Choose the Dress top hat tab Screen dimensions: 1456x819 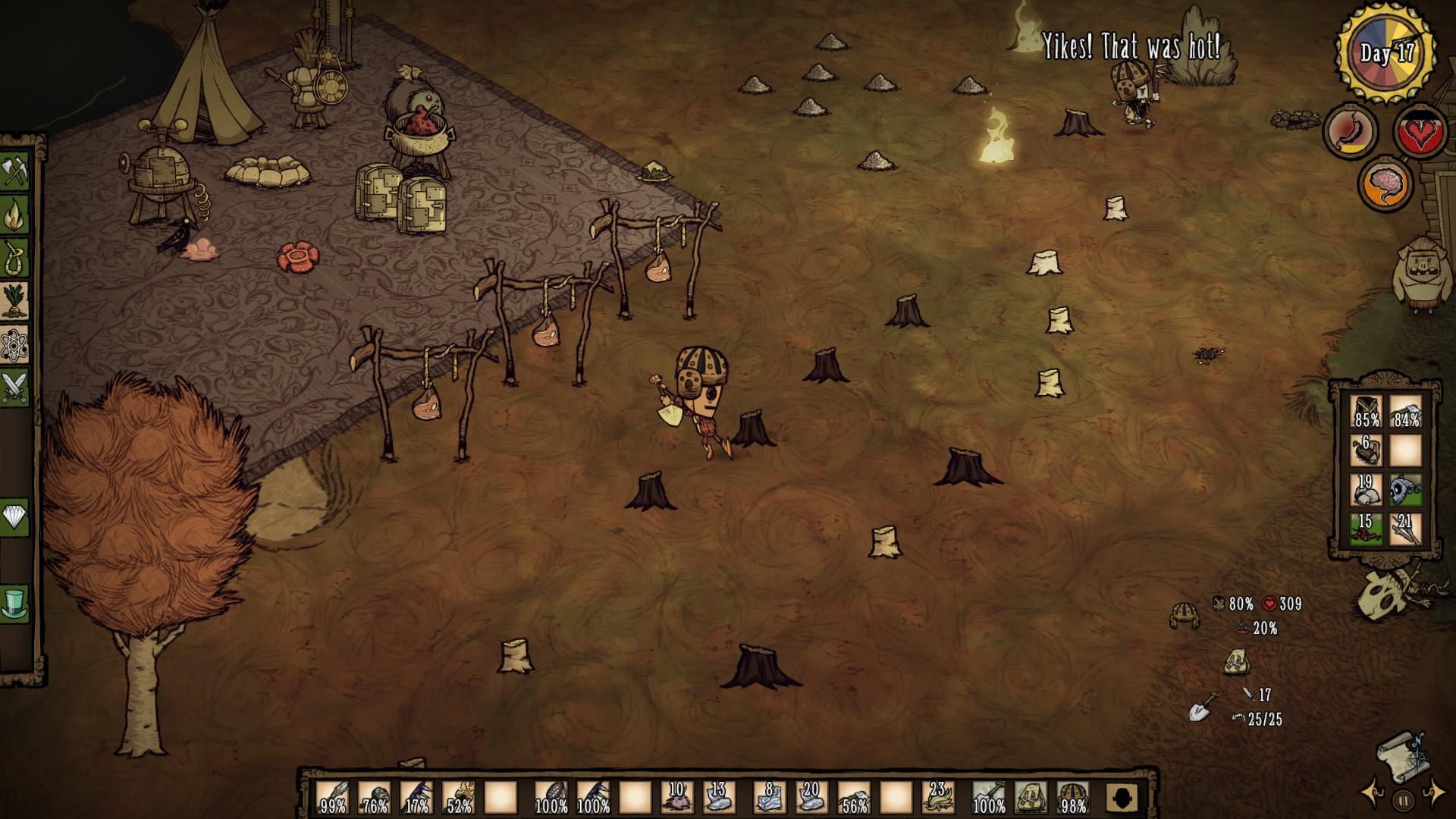click(15, 604)
